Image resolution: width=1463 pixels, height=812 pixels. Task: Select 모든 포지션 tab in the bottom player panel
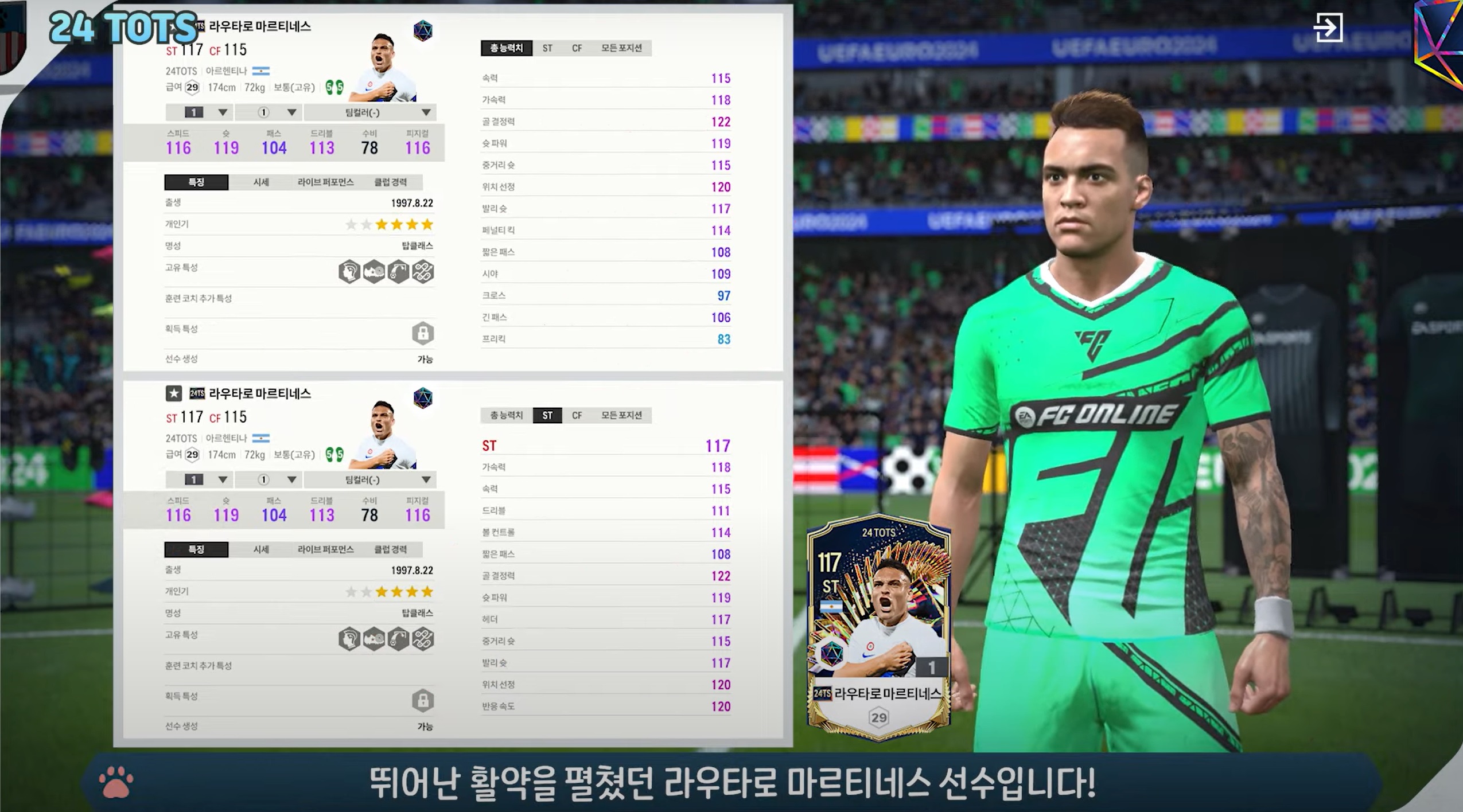tap(621, 415)
